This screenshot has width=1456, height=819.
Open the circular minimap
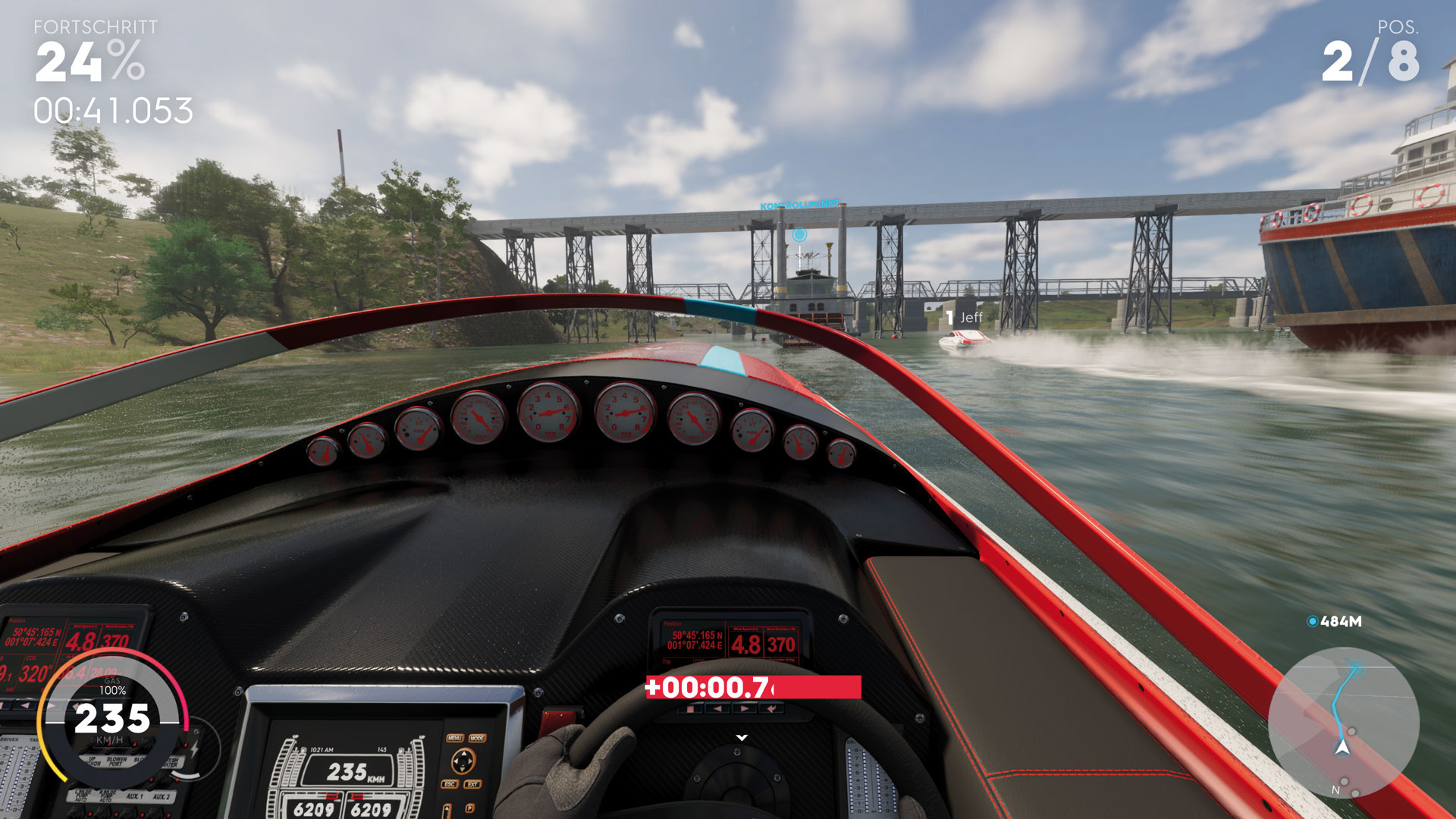click(1343, 722)
